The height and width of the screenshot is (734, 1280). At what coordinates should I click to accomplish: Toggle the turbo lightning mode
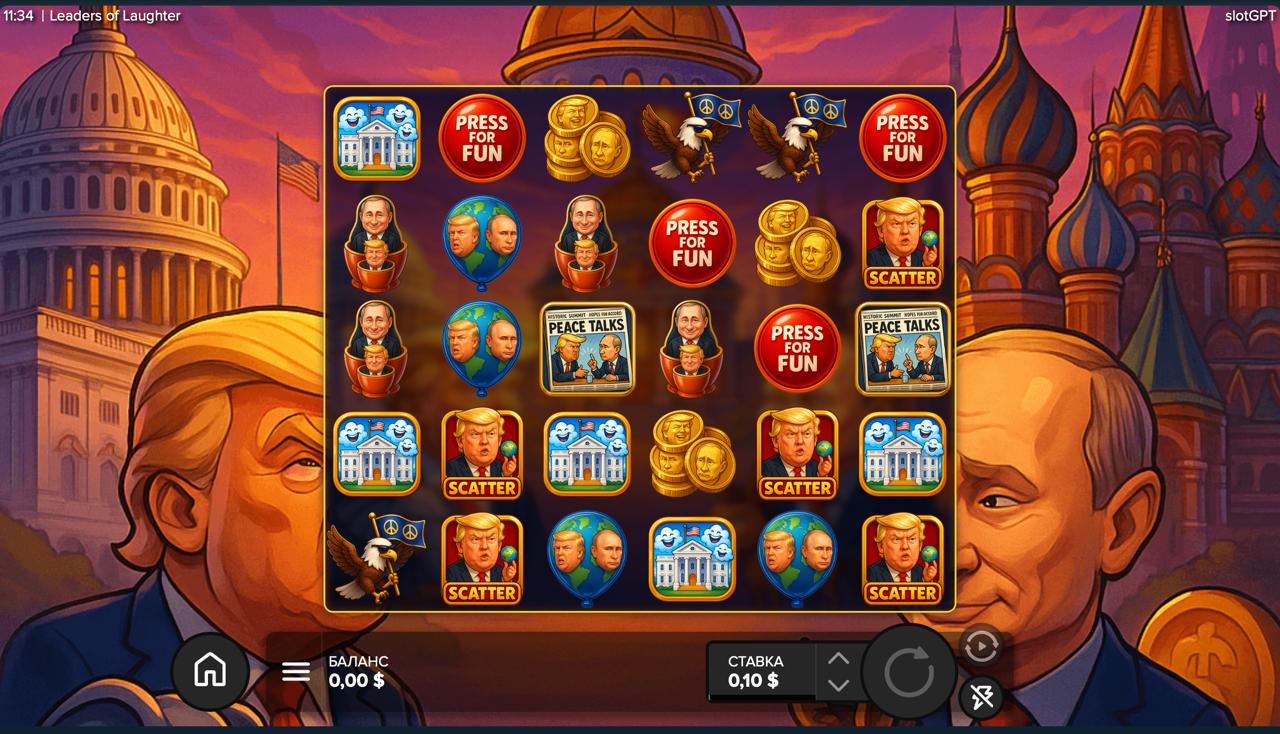click(x=981, y=696)
